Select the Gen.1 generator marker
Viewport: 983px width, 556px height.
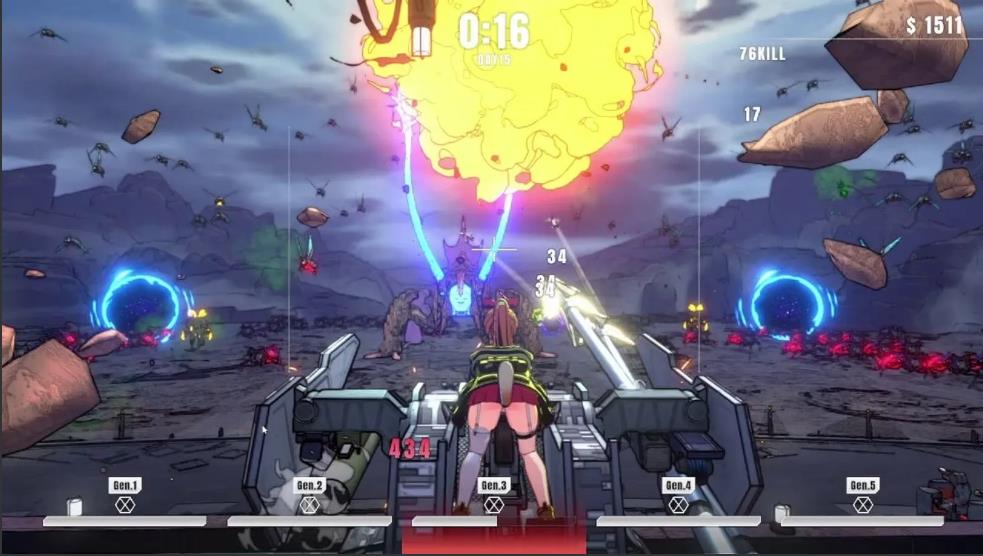[x=125, y=495]
